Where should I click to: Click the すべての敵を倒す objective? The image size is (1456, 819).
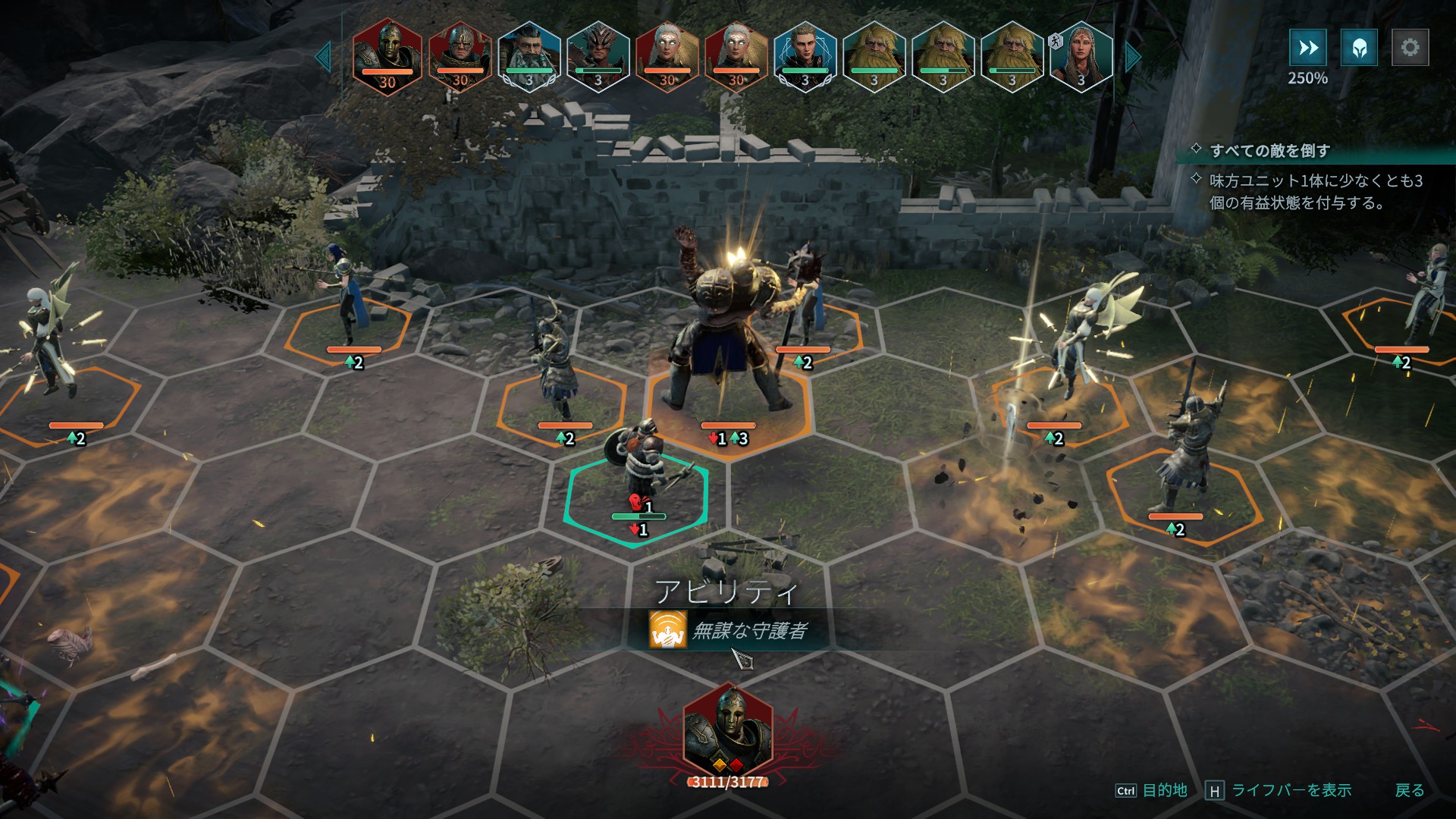coord(1269,151)
